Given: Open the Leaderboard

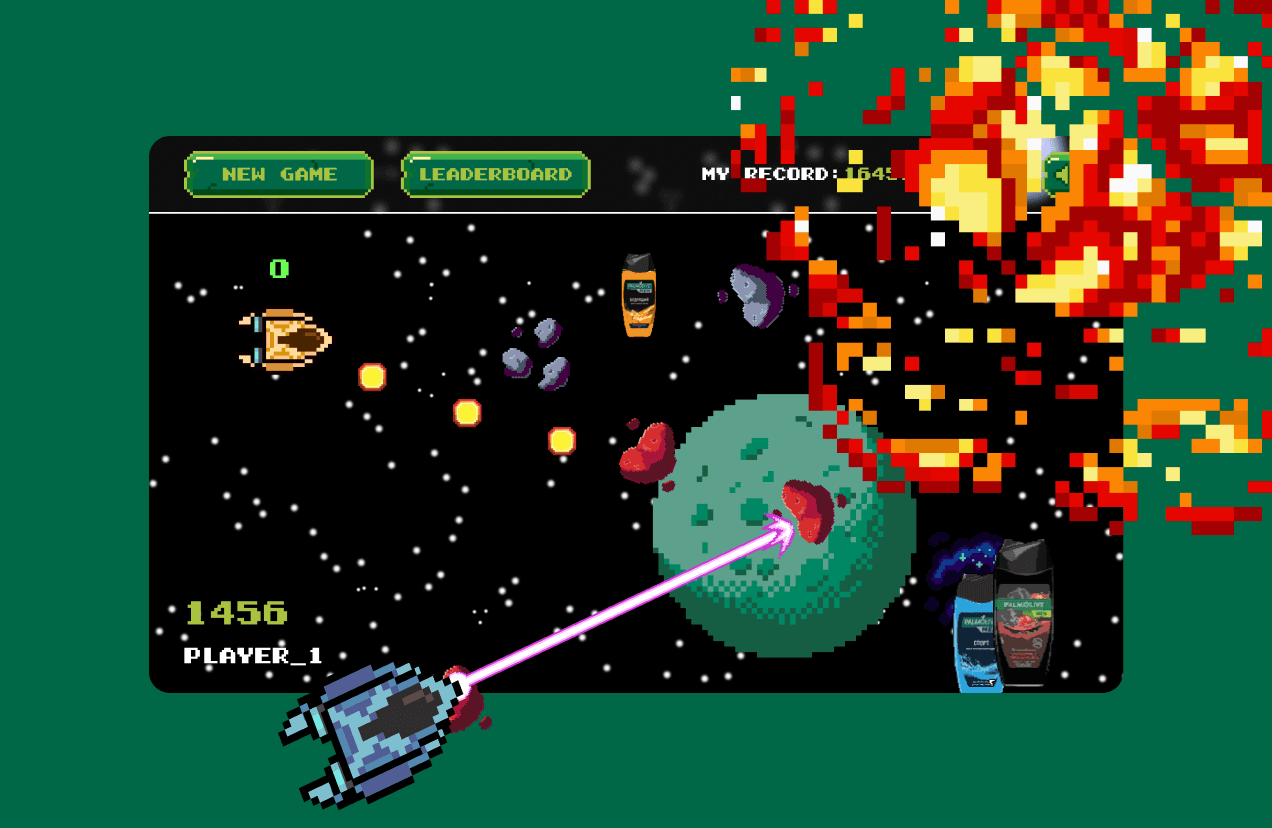Looking at the screenshot, I should coord(495,174).
